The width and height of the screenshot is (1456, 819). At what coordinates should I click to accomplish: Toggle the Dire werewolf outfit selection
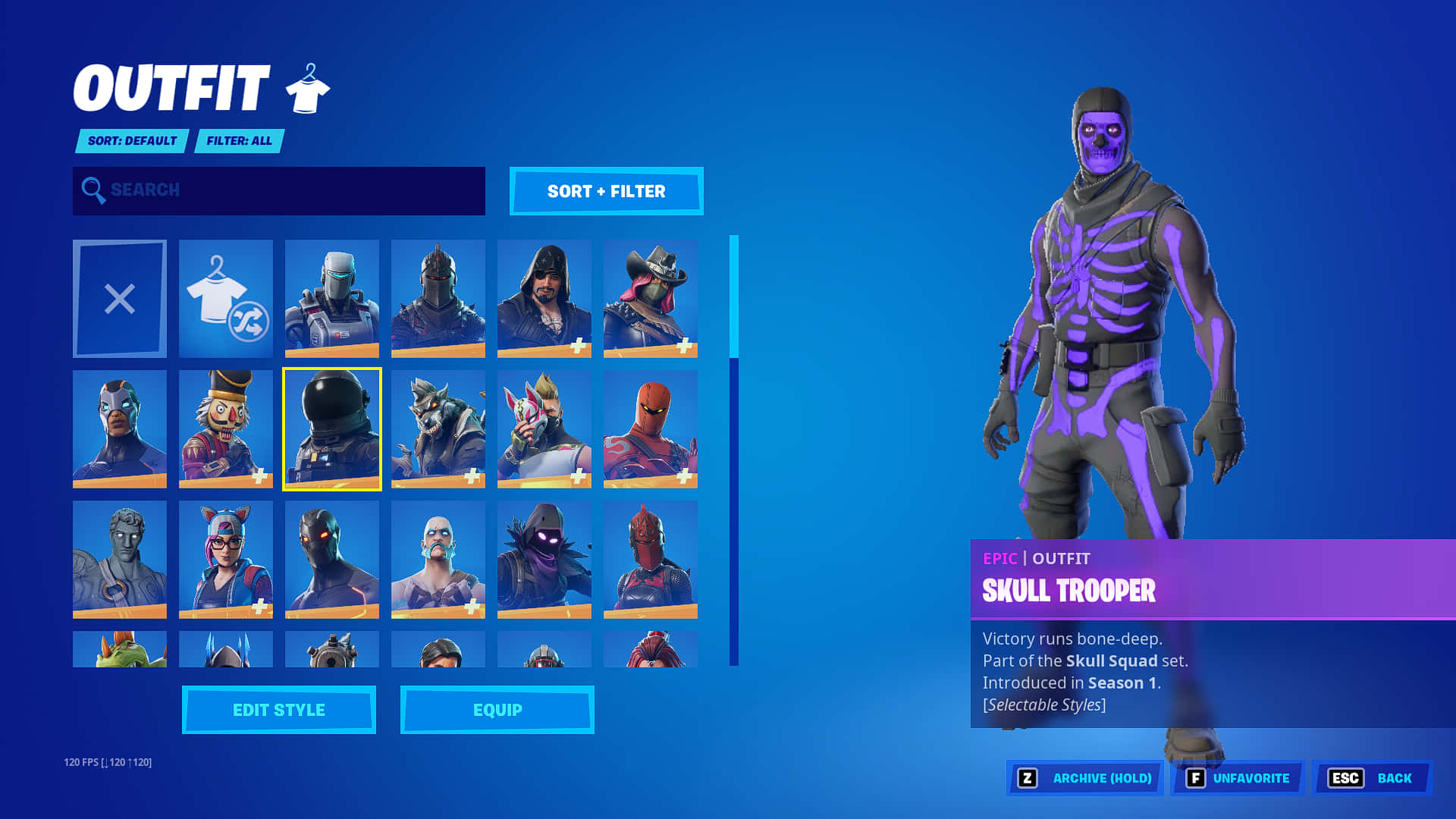point(438,429)
